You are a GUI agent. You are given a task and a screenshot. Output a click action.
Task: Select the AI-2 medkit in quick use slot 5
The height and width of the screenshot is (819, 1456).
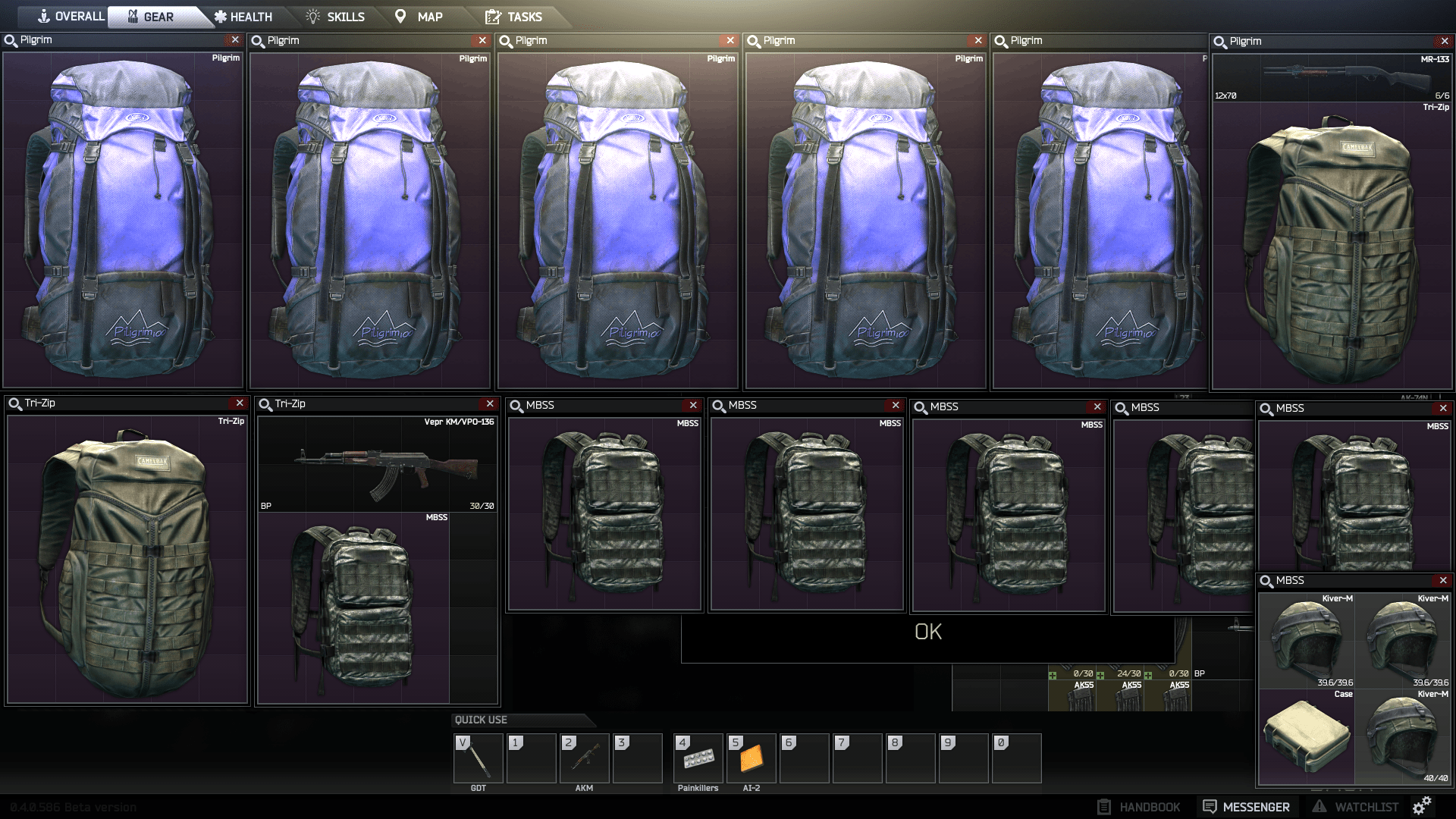[x=751, y=758]
